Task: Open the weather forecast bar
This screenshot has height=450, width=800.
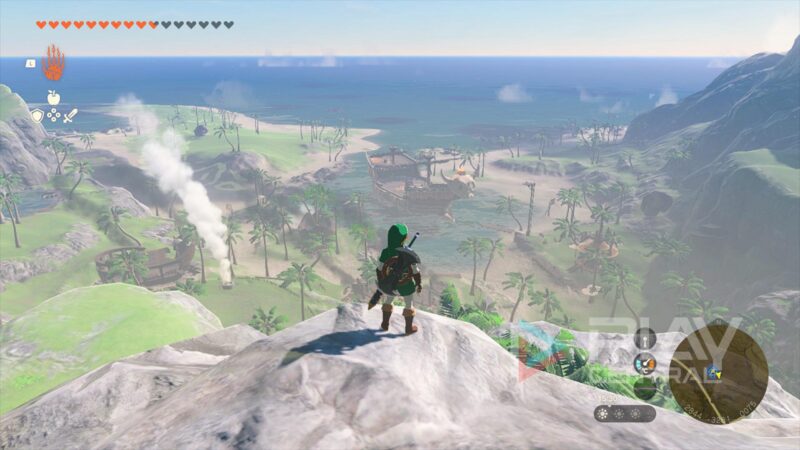Action: click(x=625, y=412)
